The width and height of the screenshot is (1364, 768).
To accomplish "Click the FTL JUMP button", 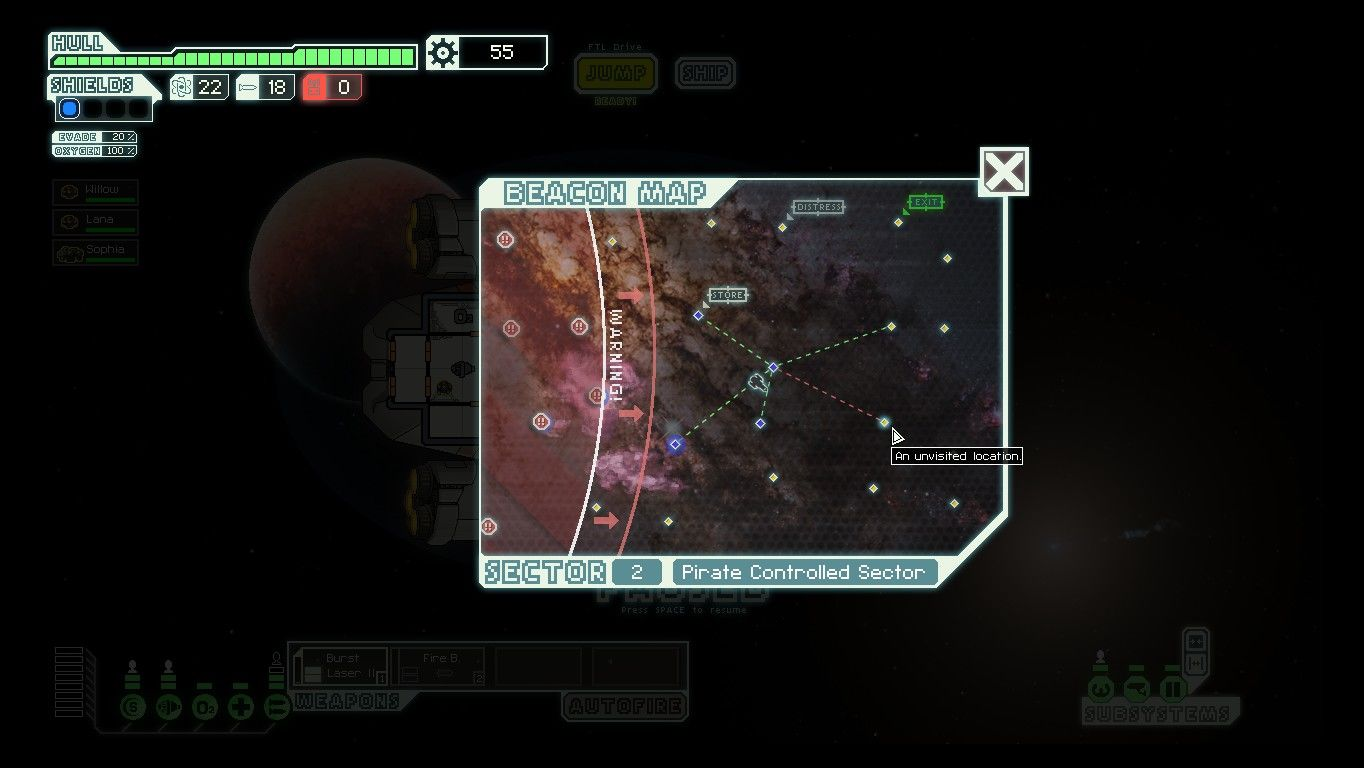I will coord(616,73).
